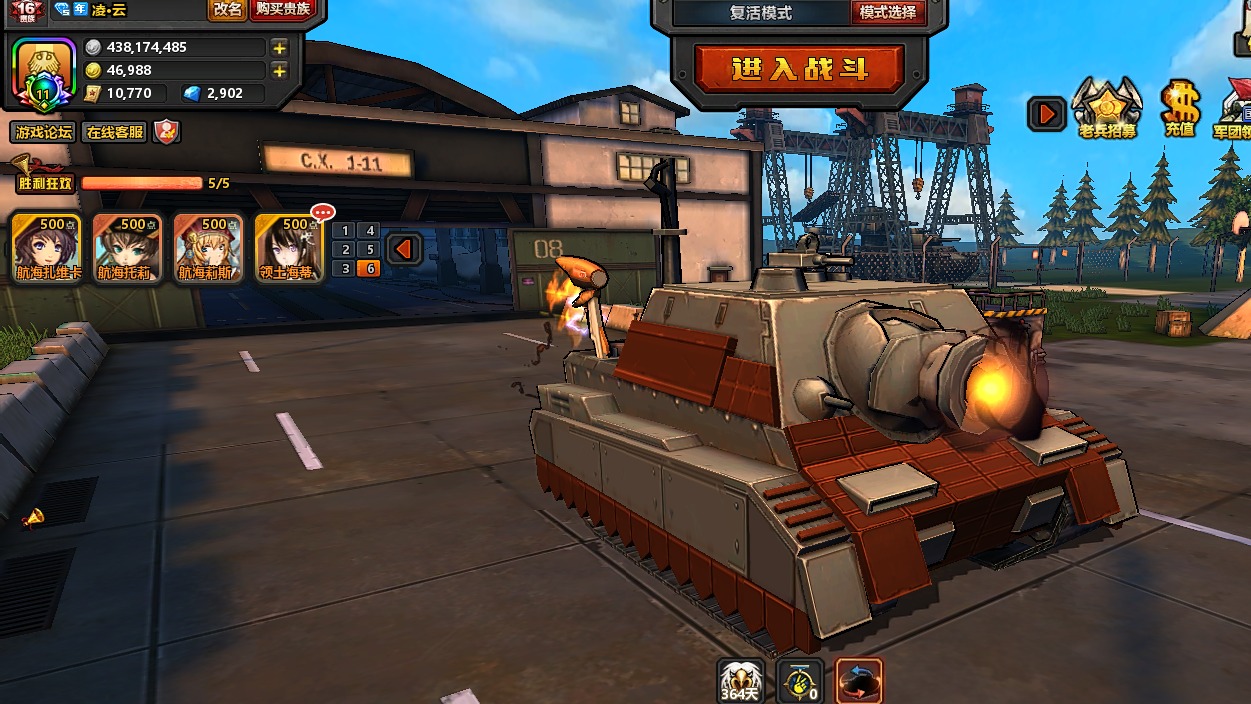1251x704 pixels.
Task: Open the 模式选择 mode selection
Action: 887,13
